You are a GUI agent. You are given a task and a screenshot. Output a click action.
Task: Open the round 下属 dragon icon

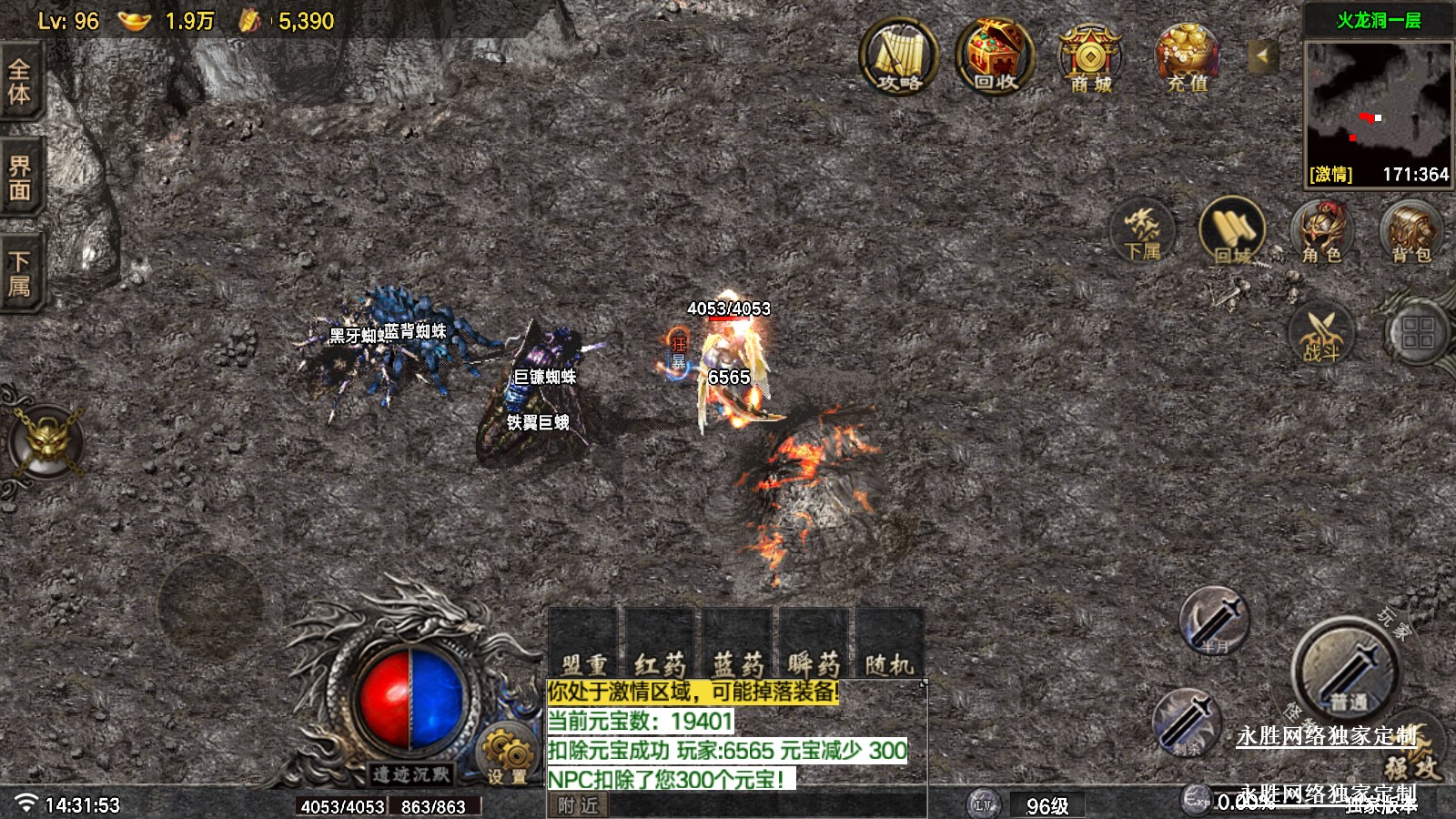[1142, 230]
